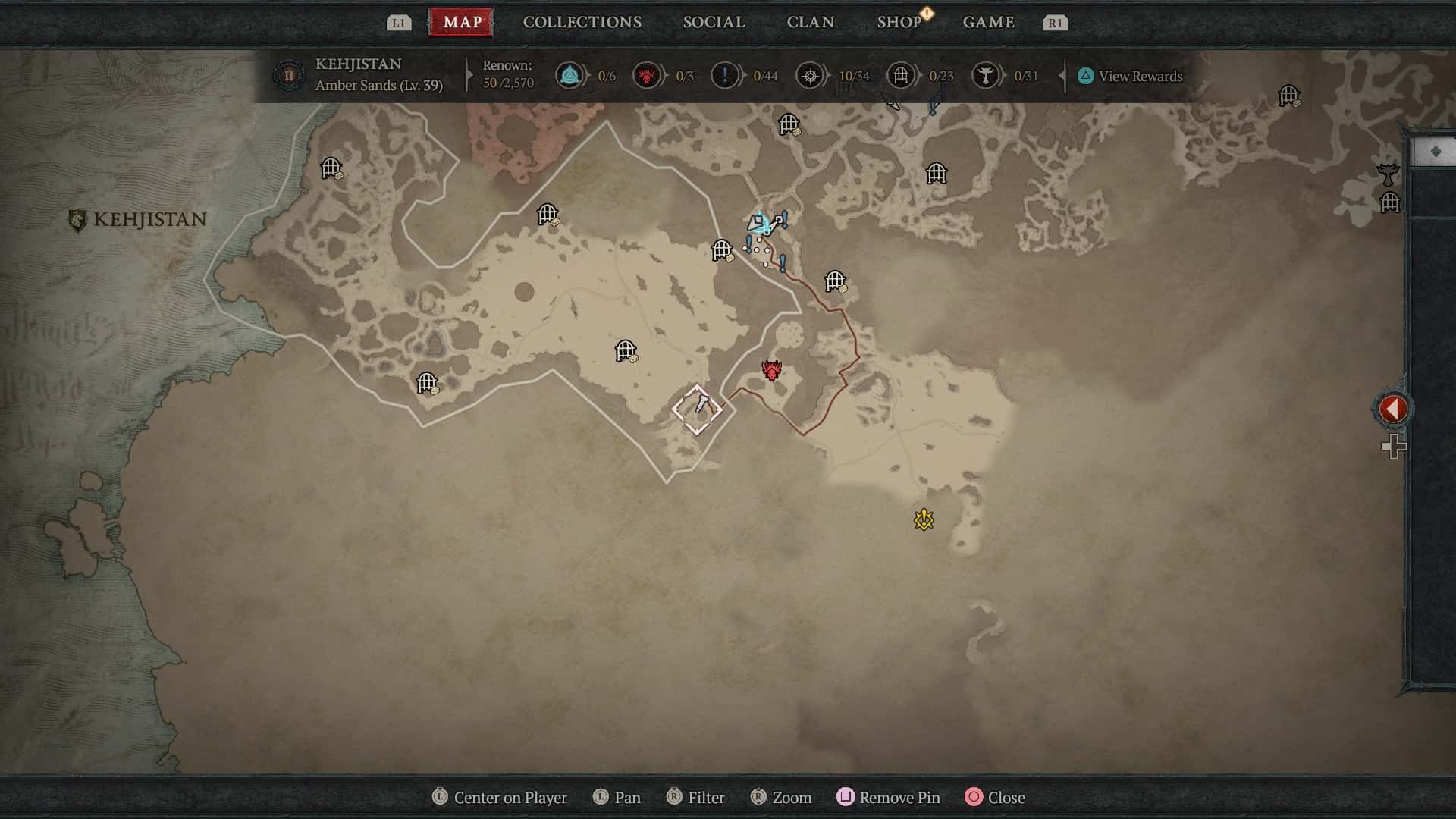Select the waypoints renown icon in header
This screenshot has width=1456, height=819.
(569, 76)
